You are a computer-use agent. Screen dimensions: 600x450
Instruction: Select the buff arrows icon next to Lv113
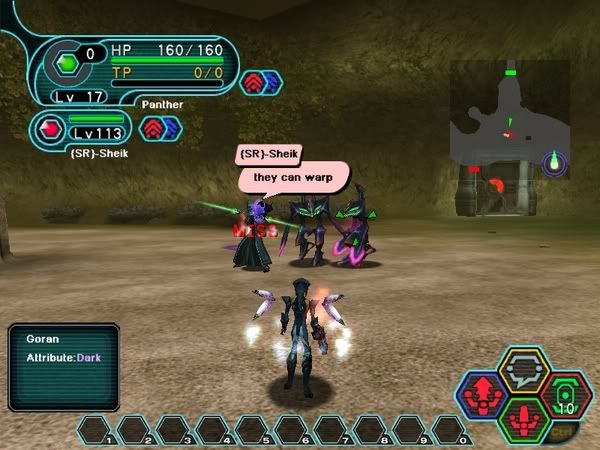tap(160, 129)
